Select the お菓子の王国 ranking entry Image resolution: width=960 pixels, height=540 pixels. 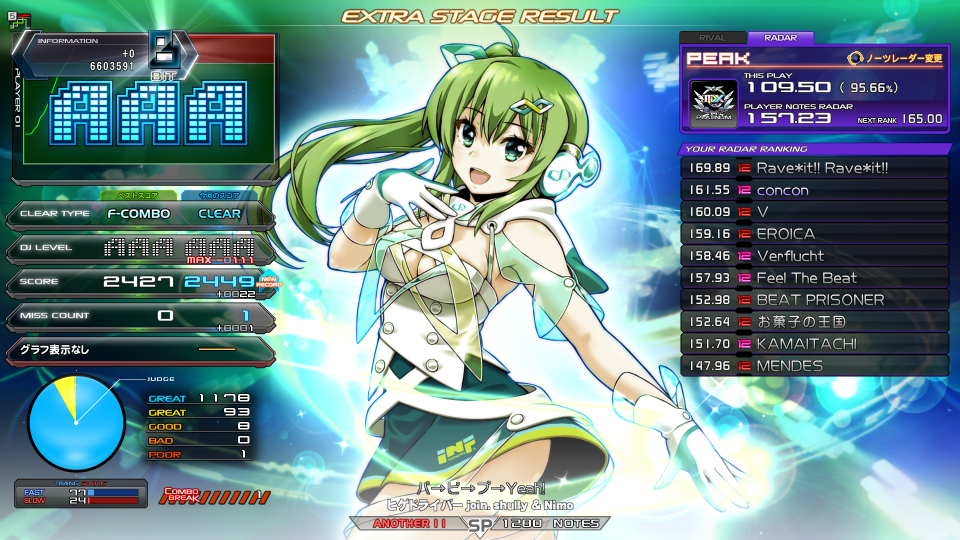814,322
